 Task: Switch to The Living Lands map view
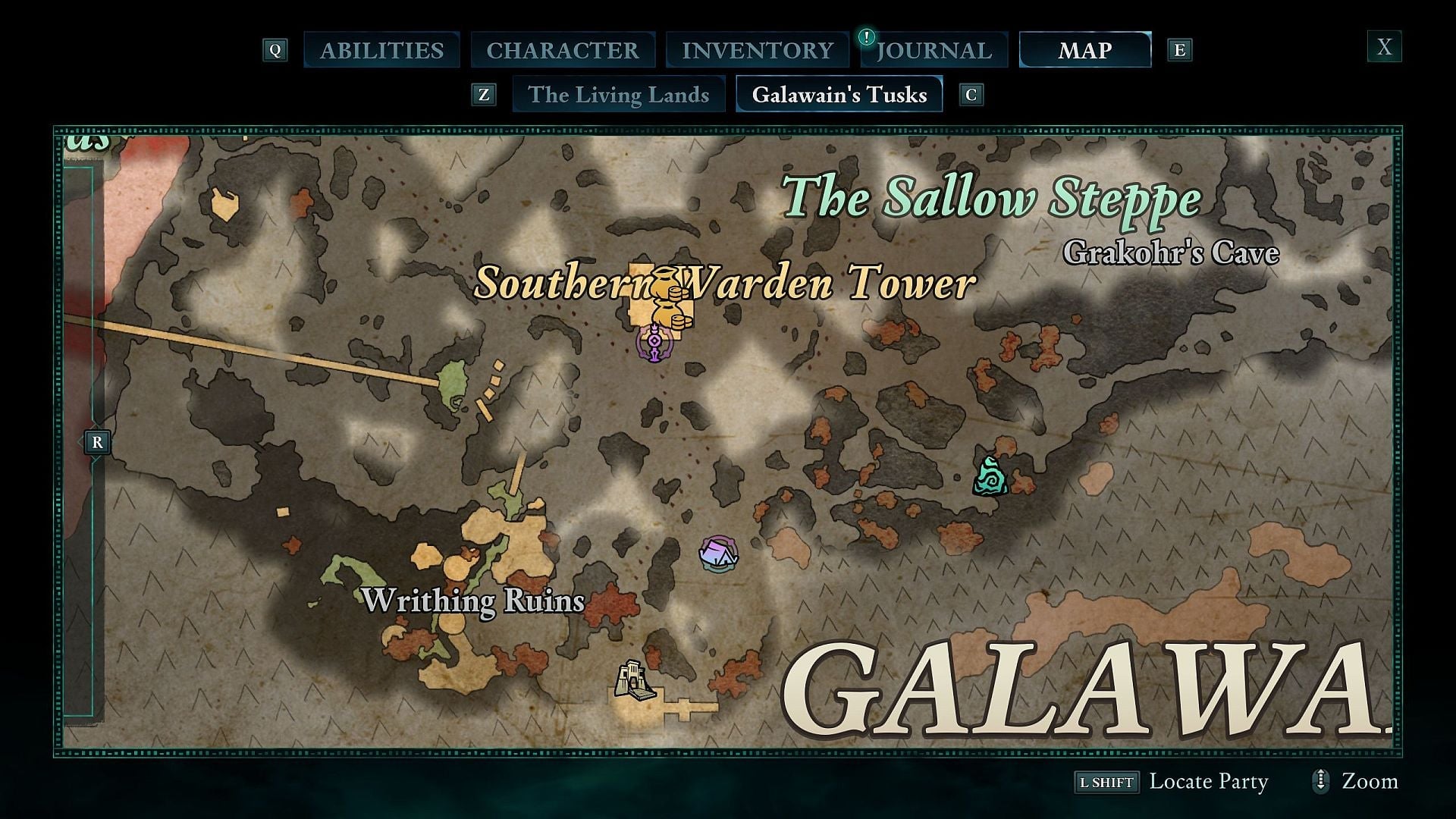619,95
